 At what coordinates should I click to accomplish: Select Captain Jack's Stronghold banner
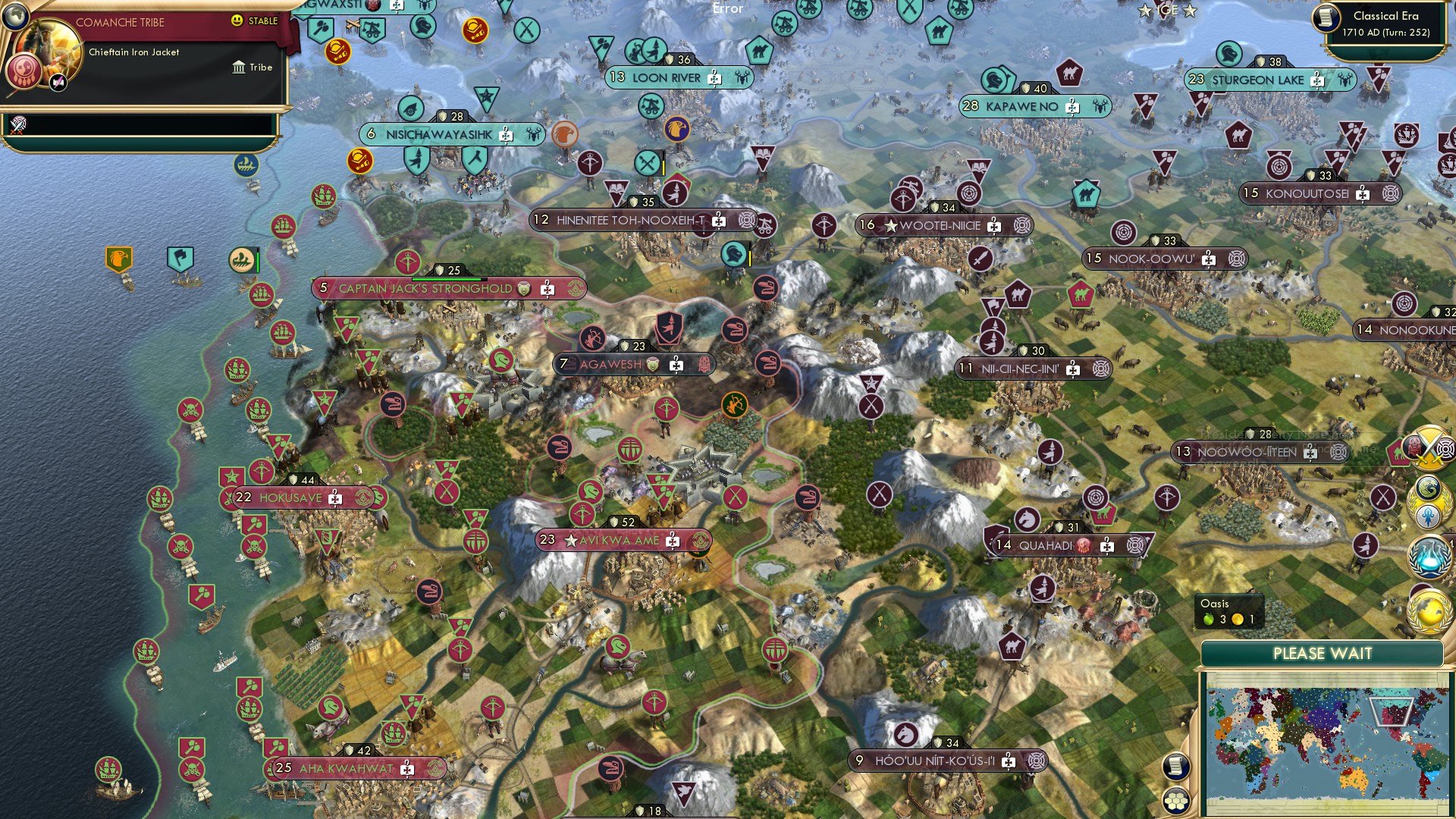[425, 288]
